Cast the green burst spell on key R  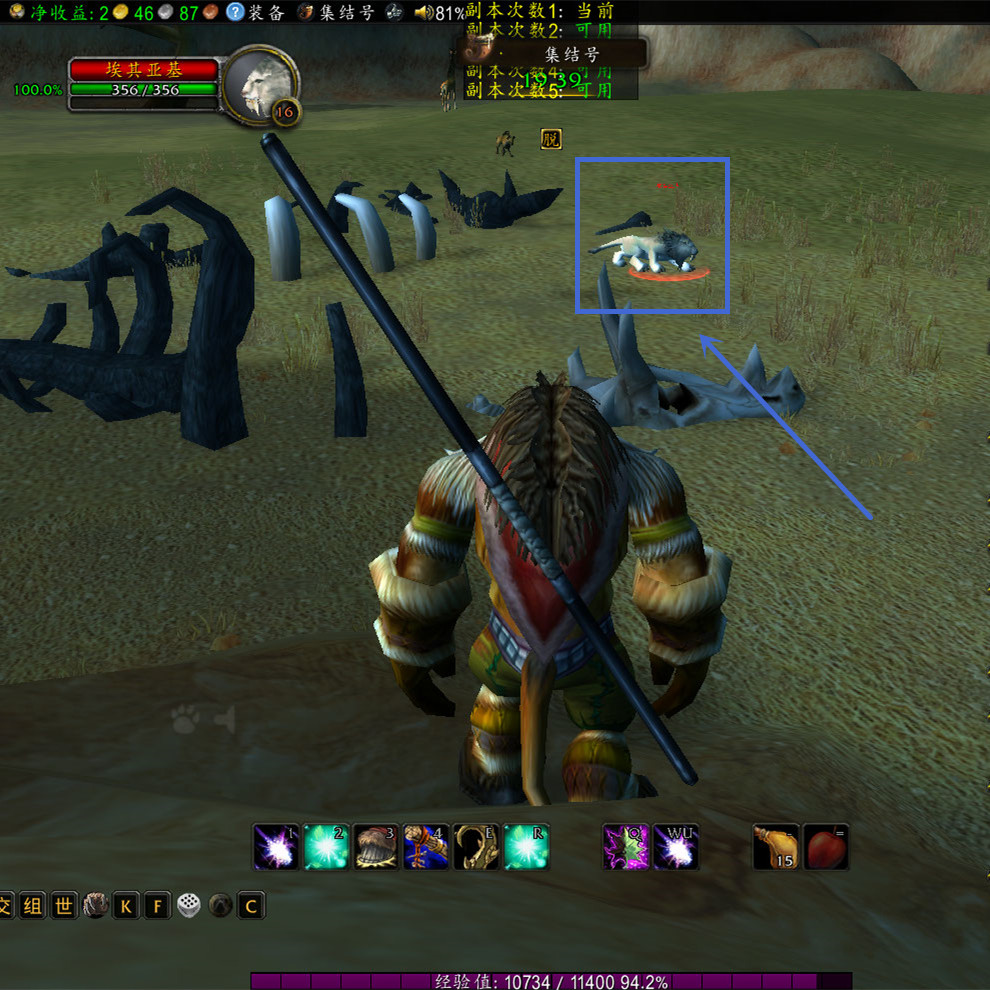[x=526, y=847]
